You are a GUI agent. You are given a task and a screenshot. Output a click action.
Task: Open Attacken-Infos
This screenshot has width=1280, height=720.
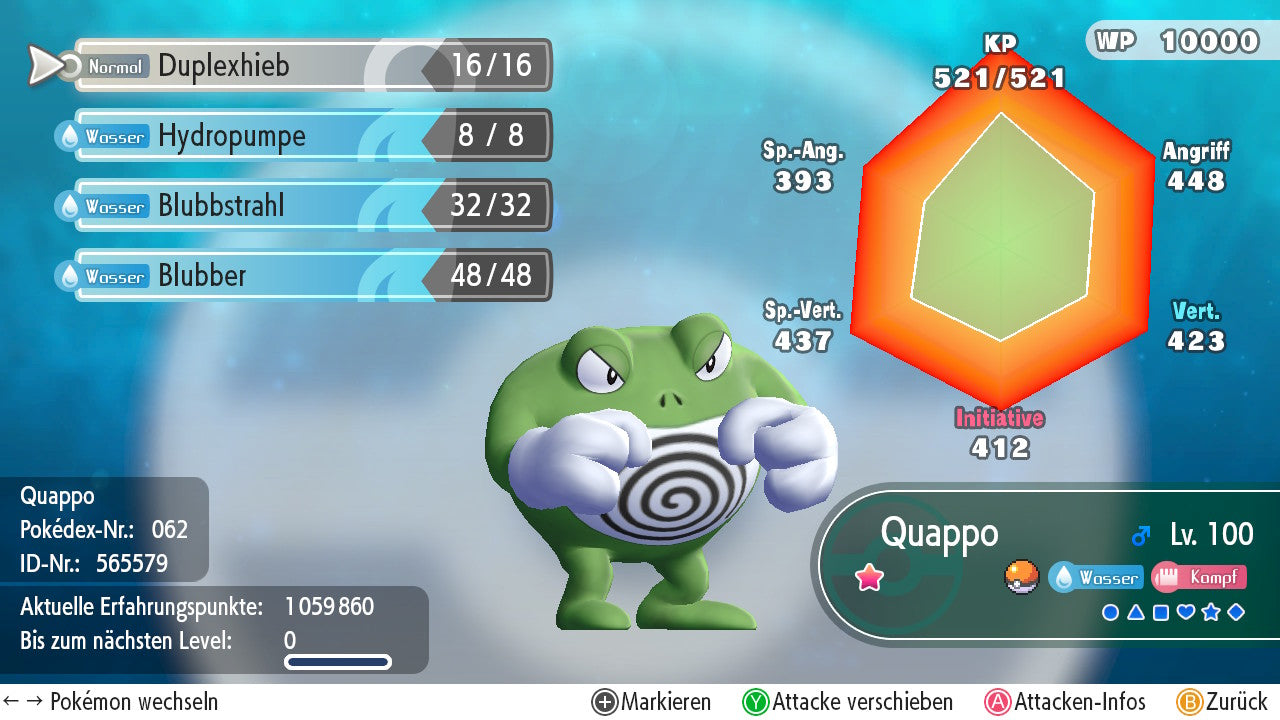(1066, 702)
